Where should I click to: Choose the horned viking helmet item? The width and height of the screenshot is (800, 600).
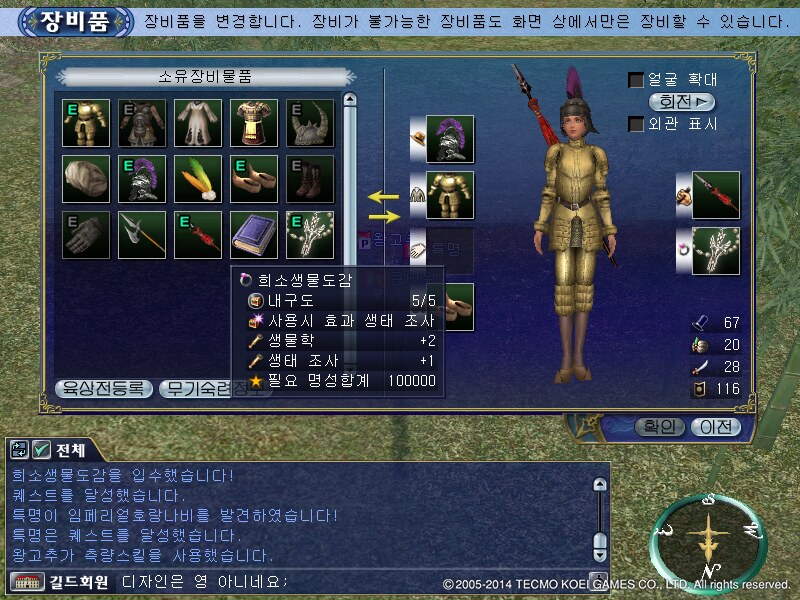tap(310, 123)
